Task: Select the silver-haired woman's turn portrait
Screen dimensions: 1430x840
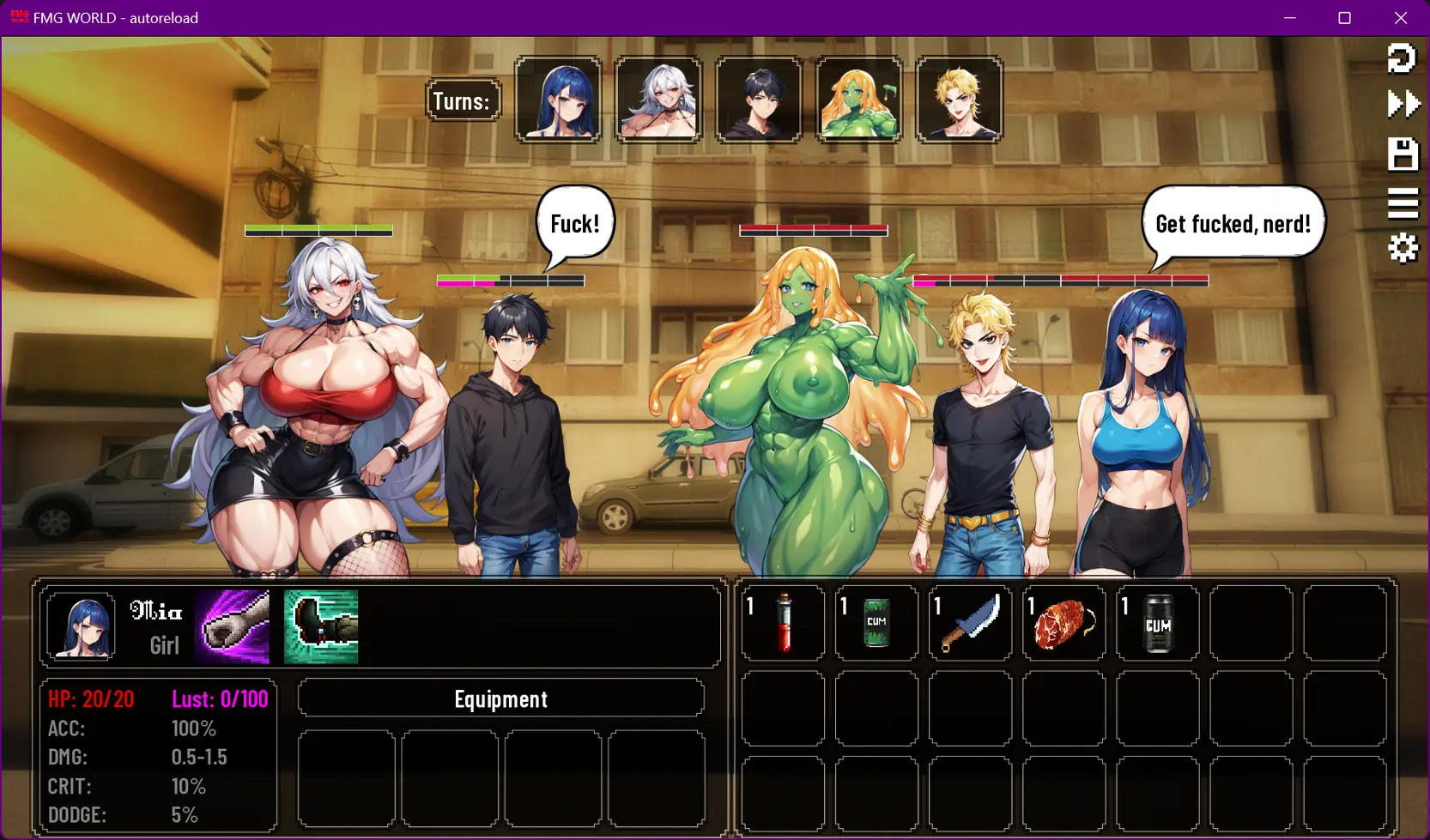Action: [658, 100]
